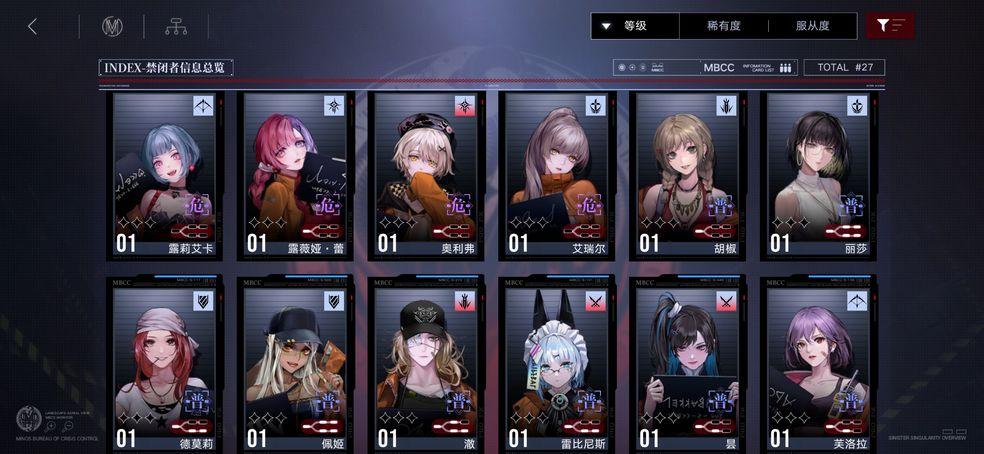Sort by 等级 level
This screenshot has width=984, height=454.
coord(635,26)
